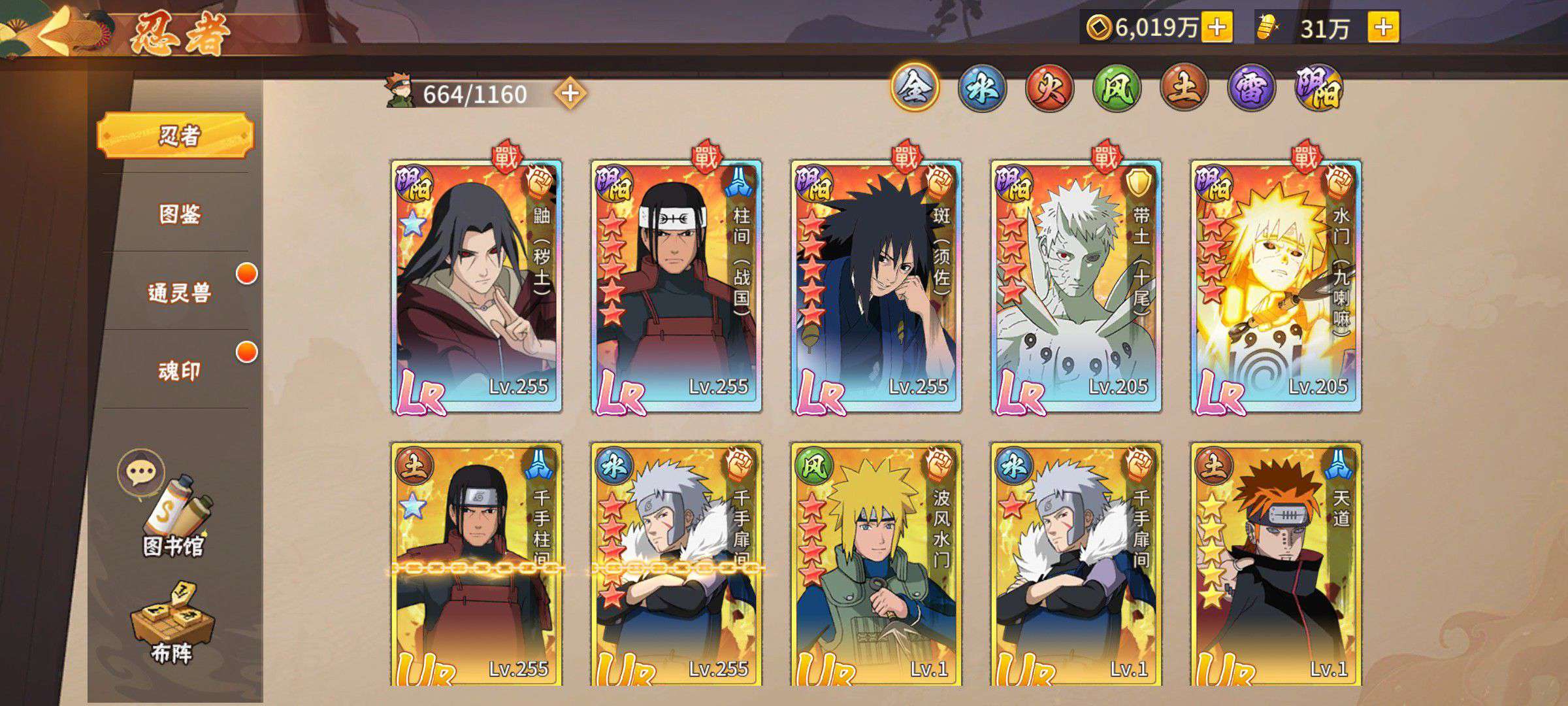Filter ninjas by 阴阳 yin-yang element
This screenshot has width=1568, height=706.
(x=1318, y=88)
